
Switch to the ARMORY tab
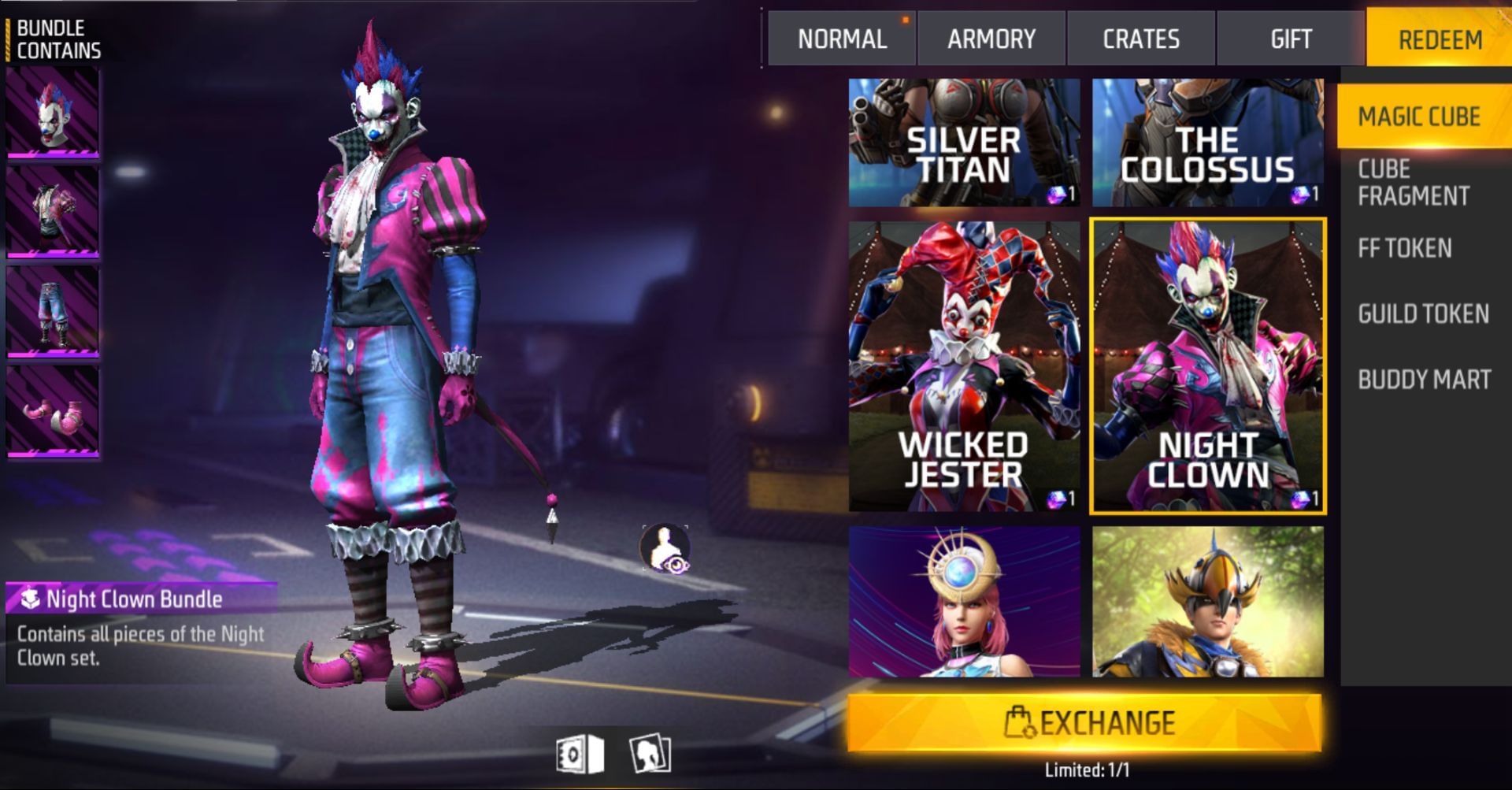(991, 39)
